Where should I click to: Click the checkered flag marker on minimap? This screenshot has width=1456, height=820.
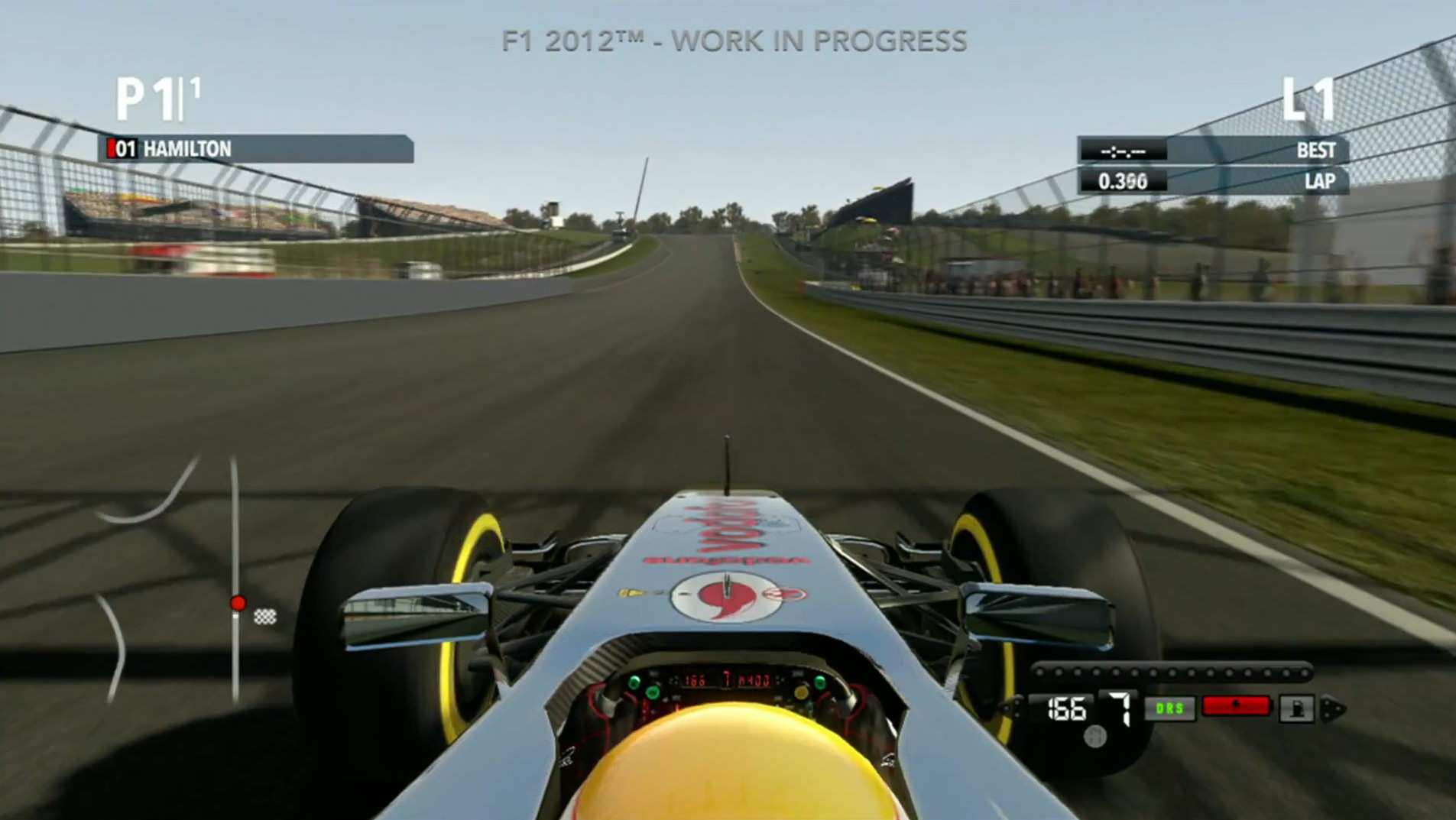265,616
